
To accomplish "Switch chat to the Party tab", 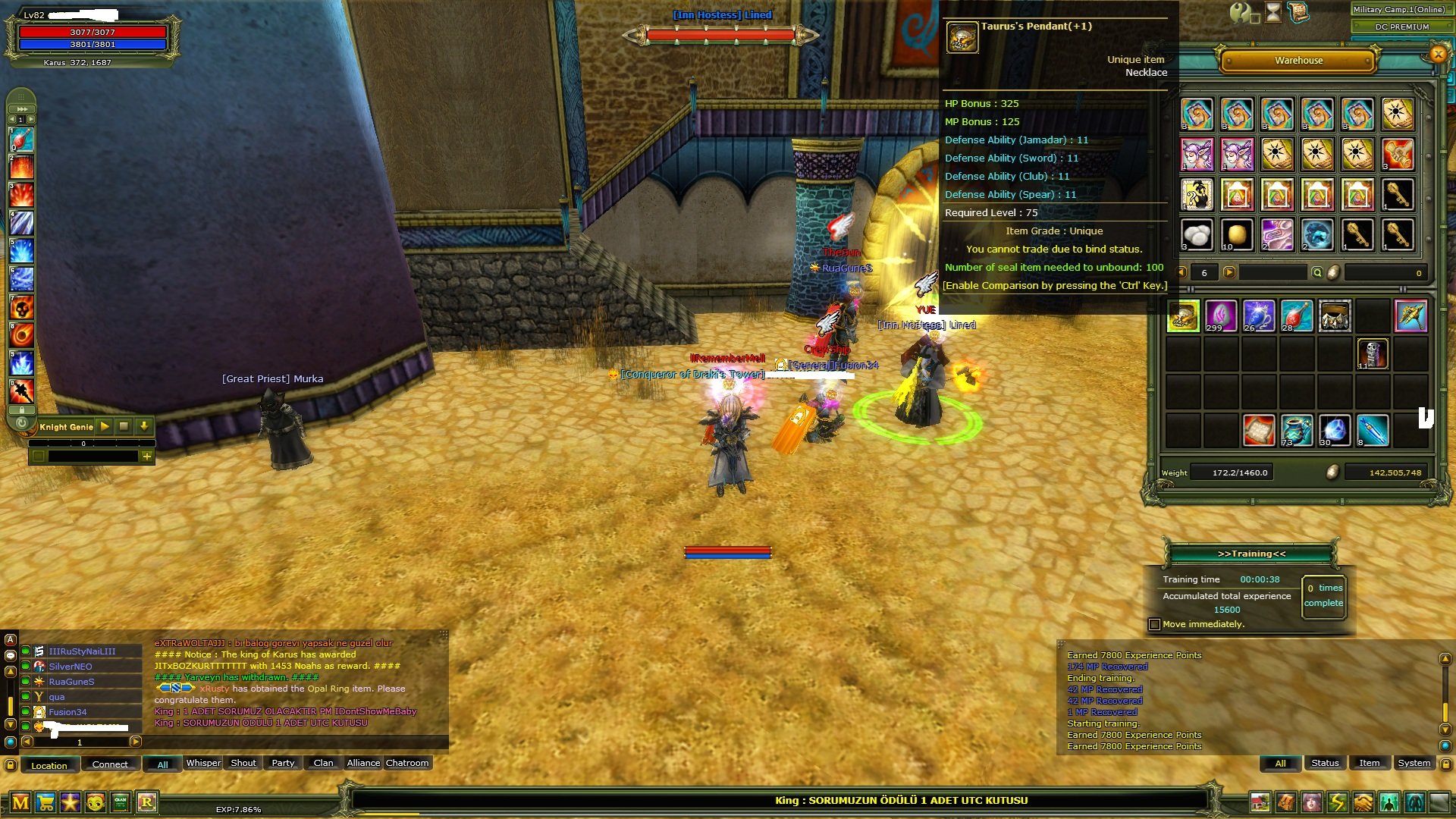I will click(283, 764).
